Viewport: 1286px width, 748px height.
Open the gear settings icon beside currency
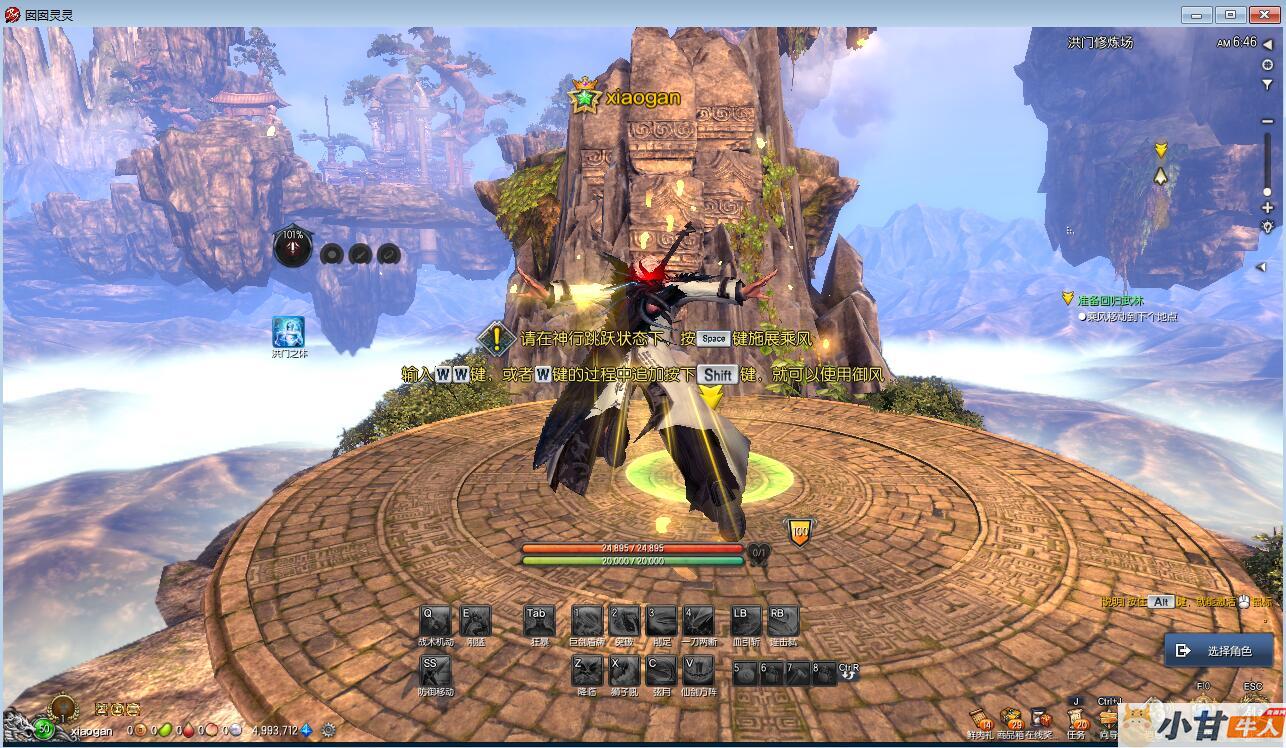pos(328,730)
